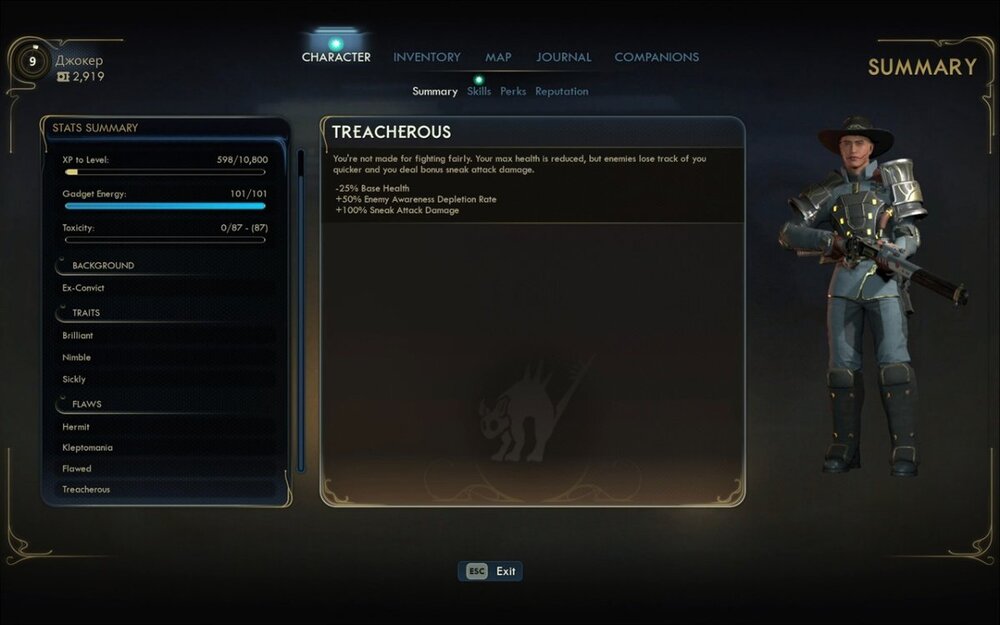The height and width of the screenshot is (625, 1000).
Task: Click the stats summary scrollbar
Action: pyautogui.click(x=301, y=310)
